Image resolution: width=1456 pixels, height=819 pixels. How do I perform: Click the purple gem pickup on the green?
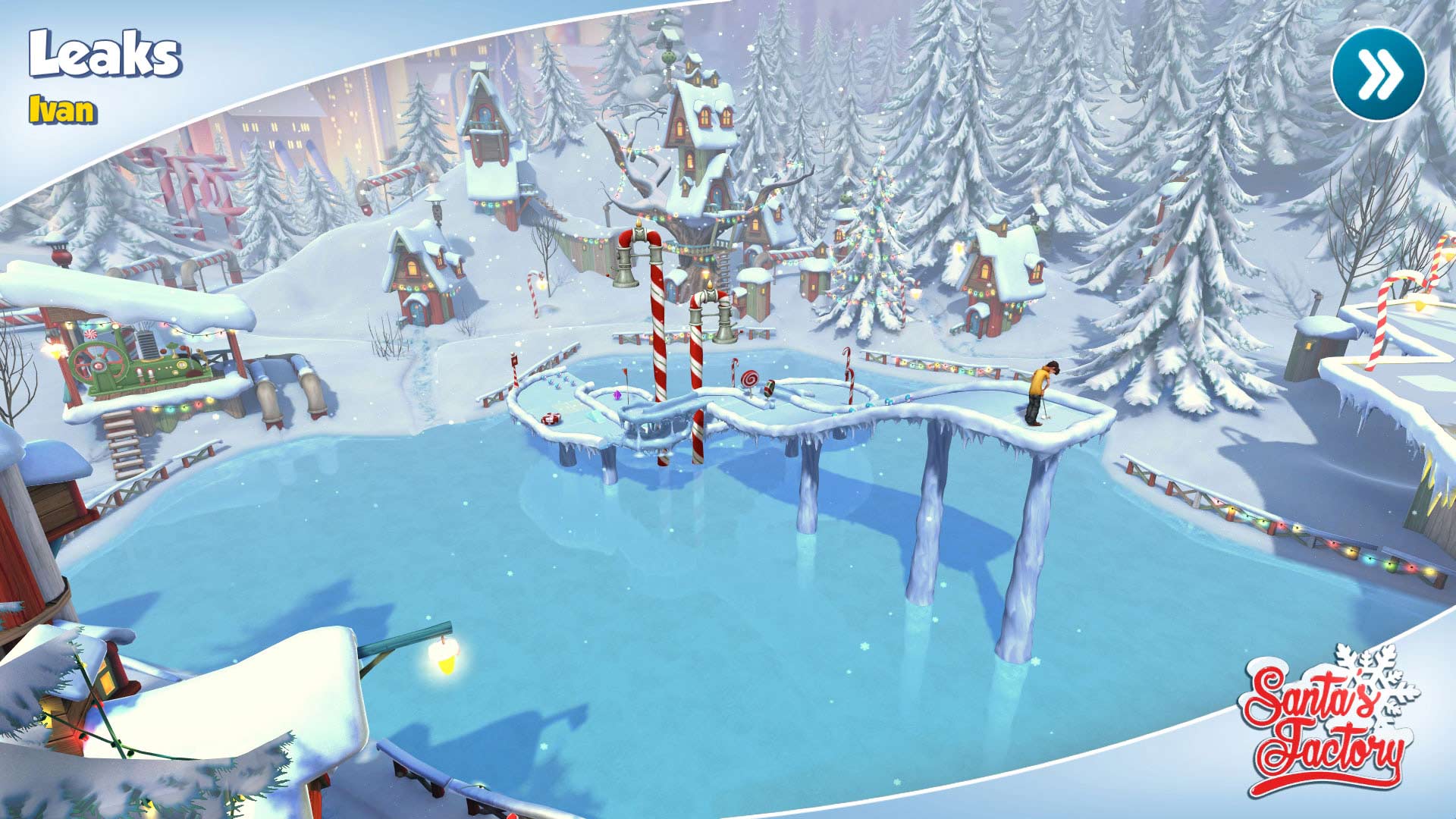click(617, 395)
